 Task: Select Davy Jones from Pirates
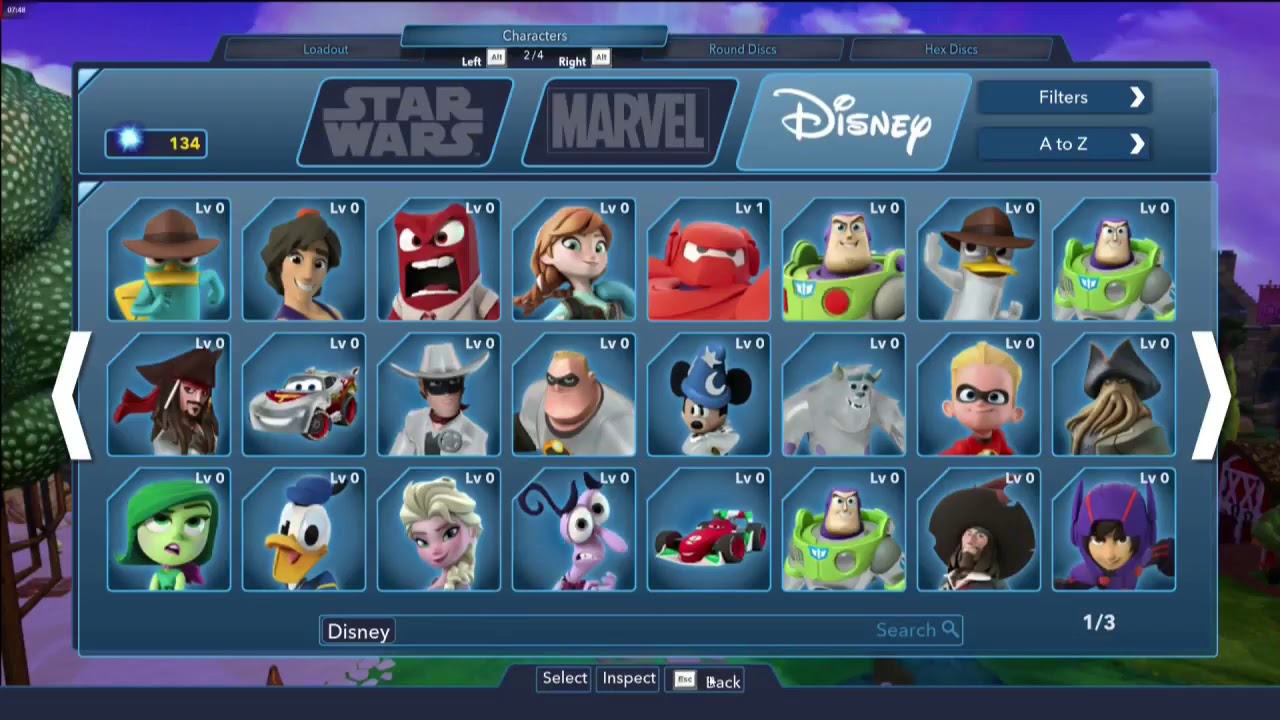[1113, 396]
